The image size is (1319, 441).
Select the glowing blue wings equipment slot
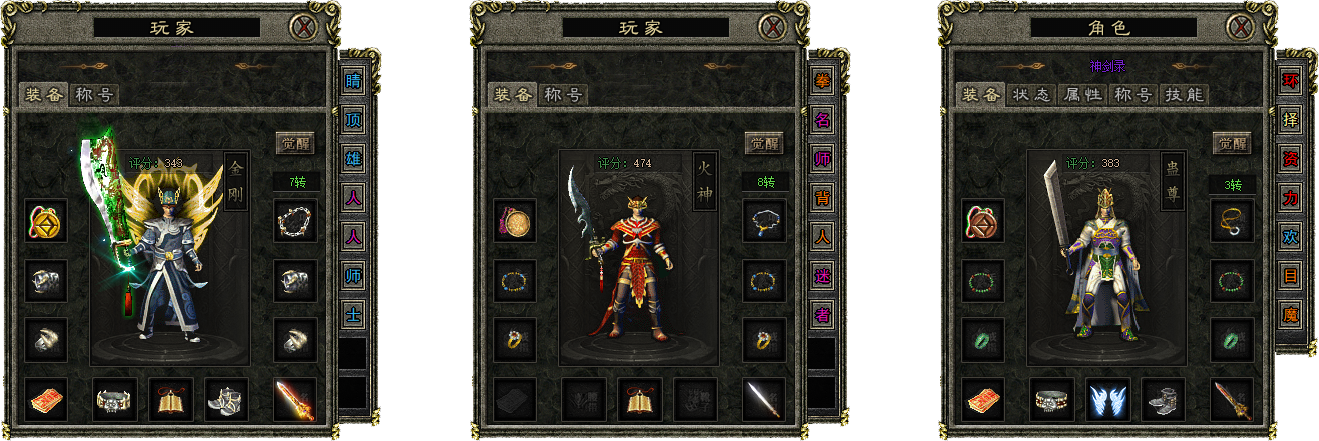[x=1107, y=399]
